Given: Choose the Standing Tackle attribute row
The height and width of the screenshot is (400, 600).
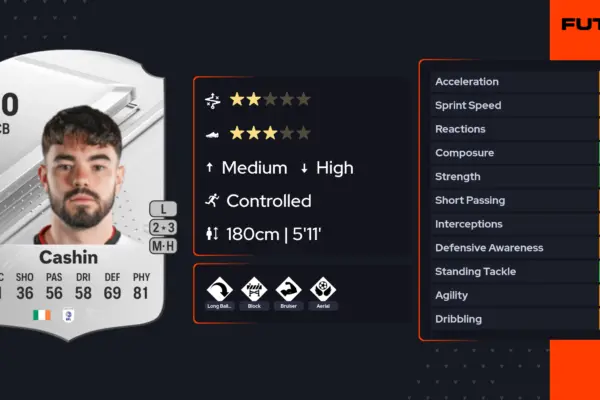Looking at the screenshot, I should (x=510, y=271).
